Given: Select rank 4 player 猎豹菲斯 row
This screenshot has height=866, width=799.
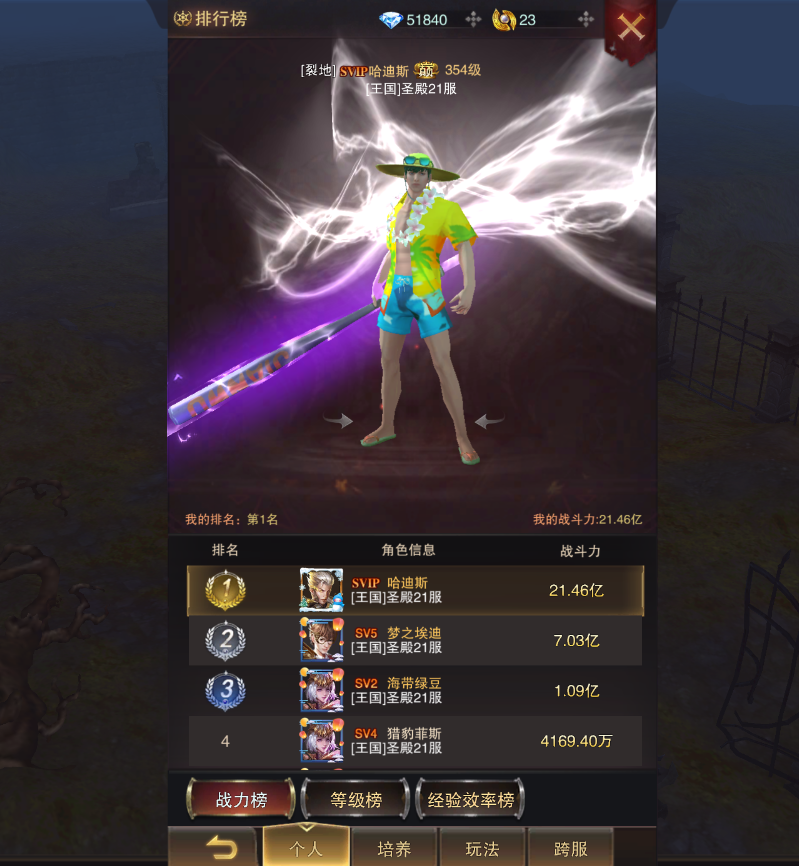Looking at the screenshot, I should pyautogui.click(x=415, y=741).
